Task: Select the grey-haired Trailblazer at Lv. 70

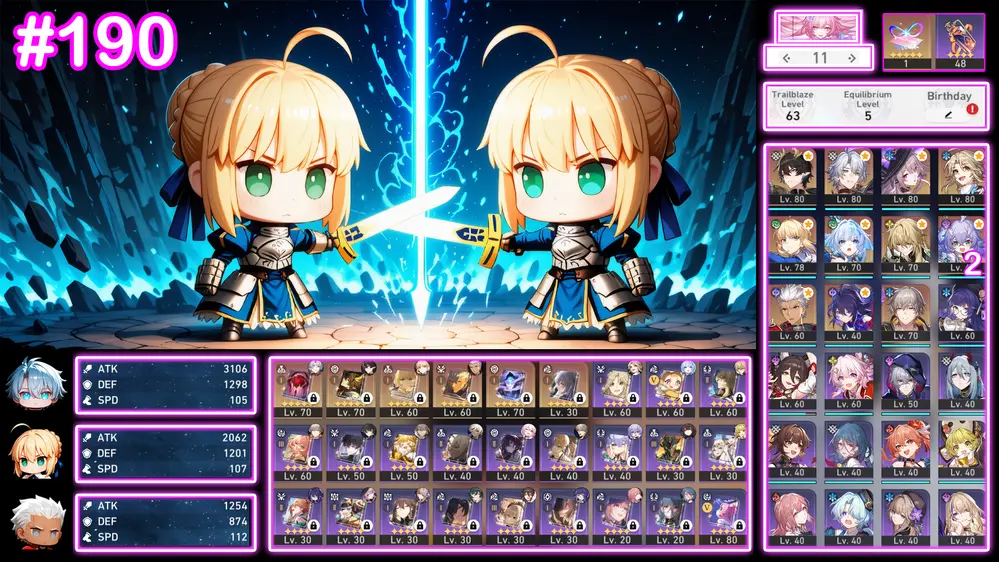Action: point(905,310)
